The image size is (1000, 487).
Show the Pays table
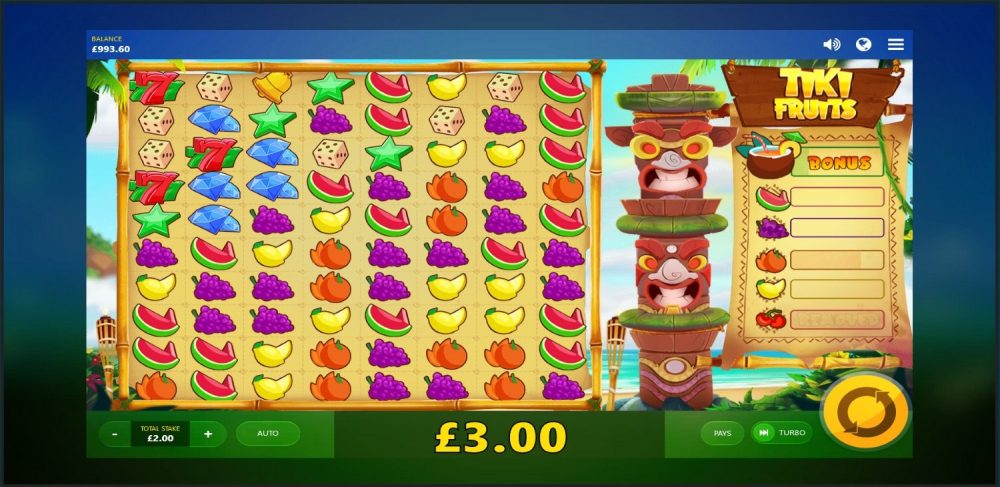(x=722, y=433)
